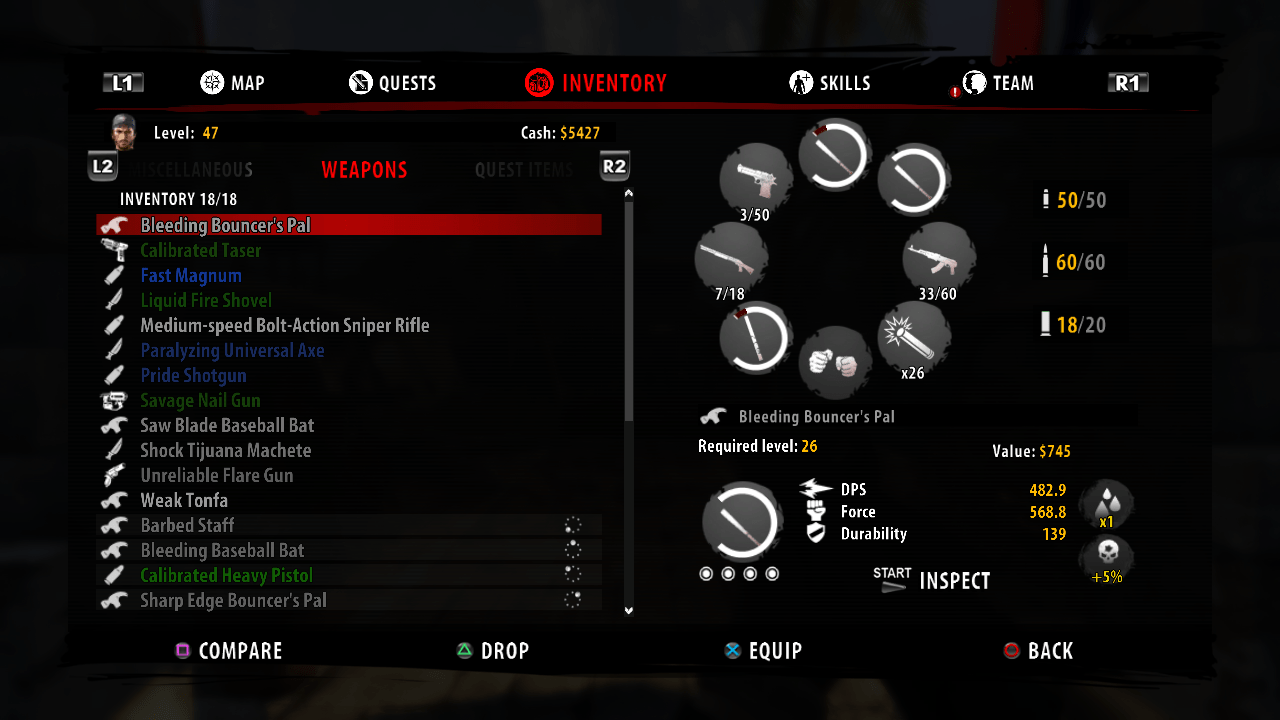View the QUEST ITEMS category

coord(523,170)
